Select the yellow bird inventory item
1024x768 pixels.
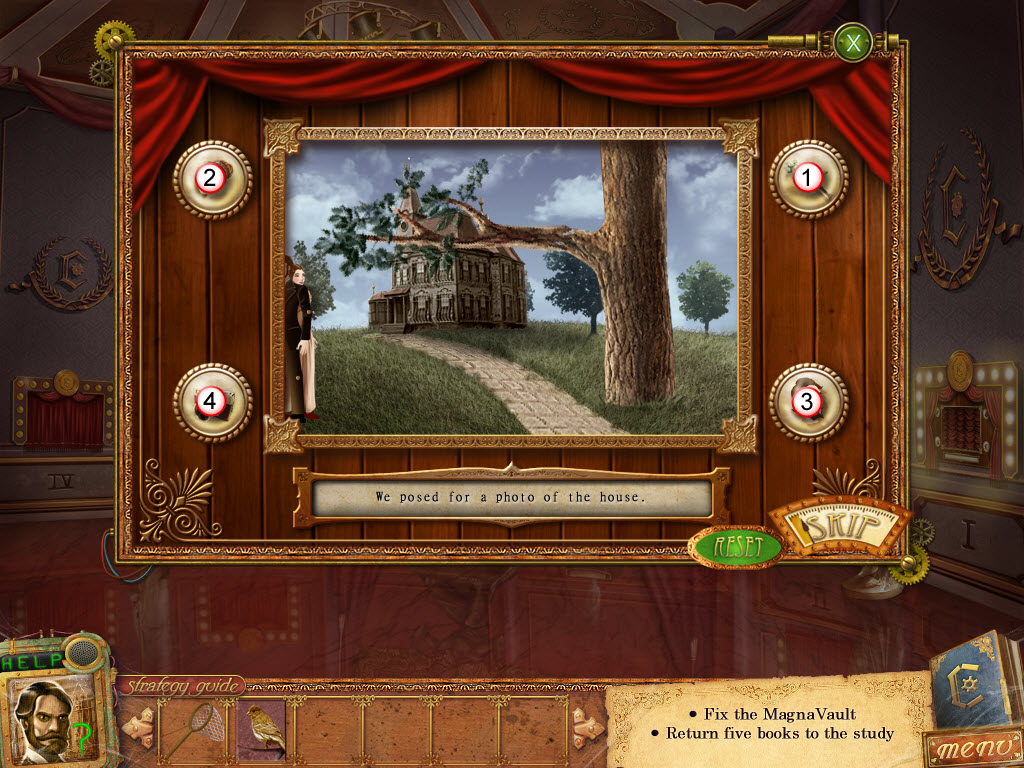tap(265, 729)
